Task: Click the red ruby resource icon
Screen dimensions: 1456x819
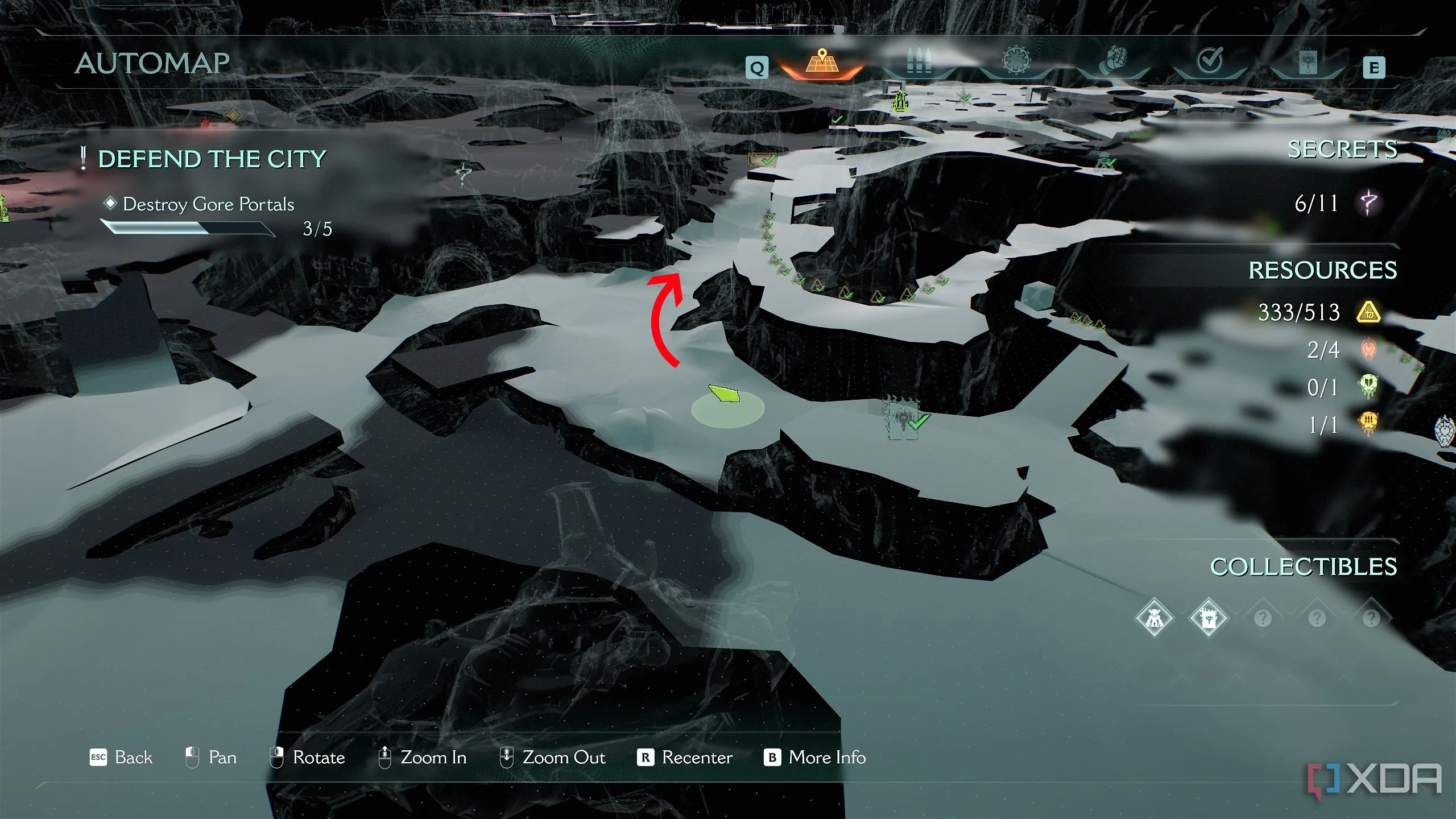Action: pyautogui.click(x=1368, y=349)
